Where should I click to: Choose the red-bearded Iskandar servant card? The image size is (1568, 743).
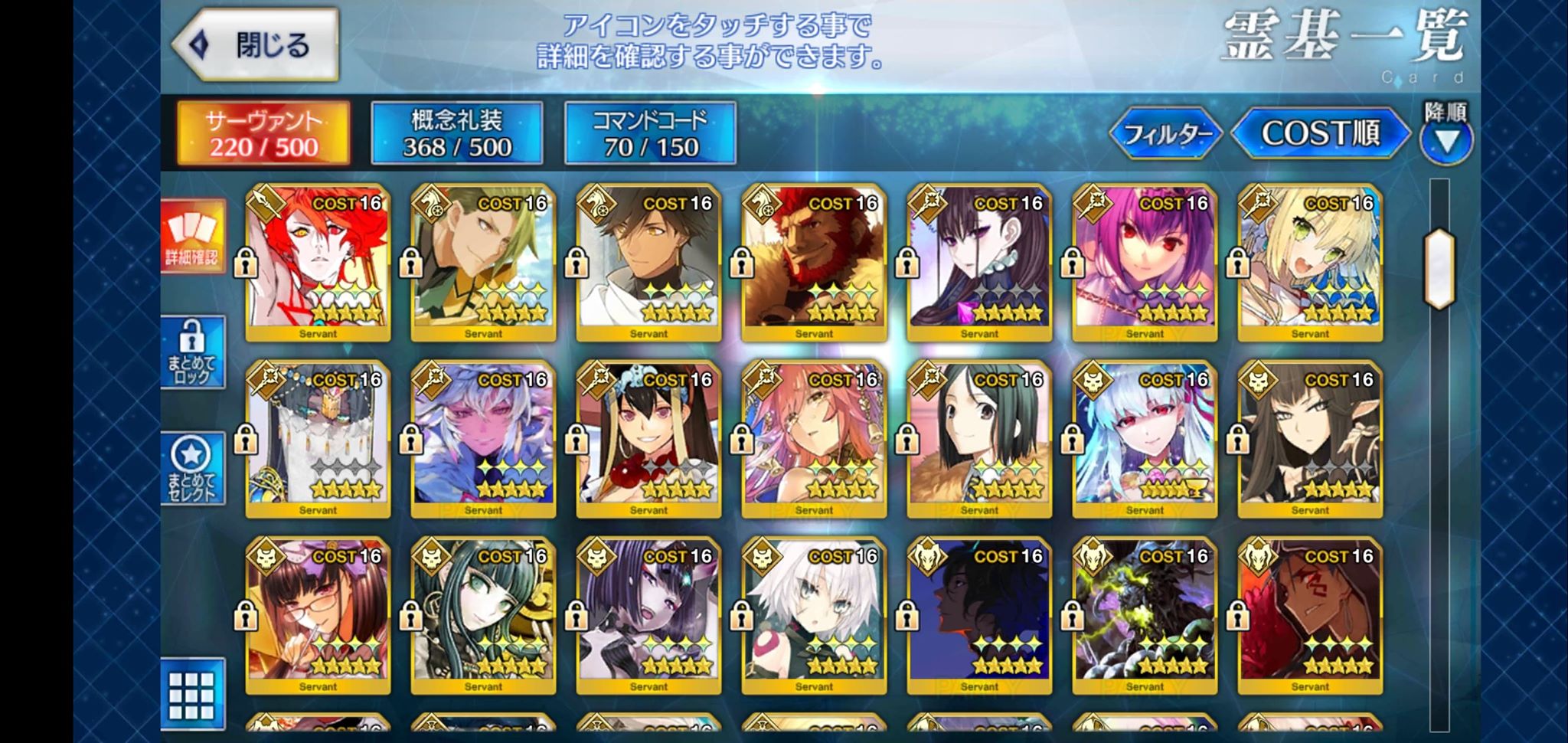pyautogui.click(x=814, y=262)
